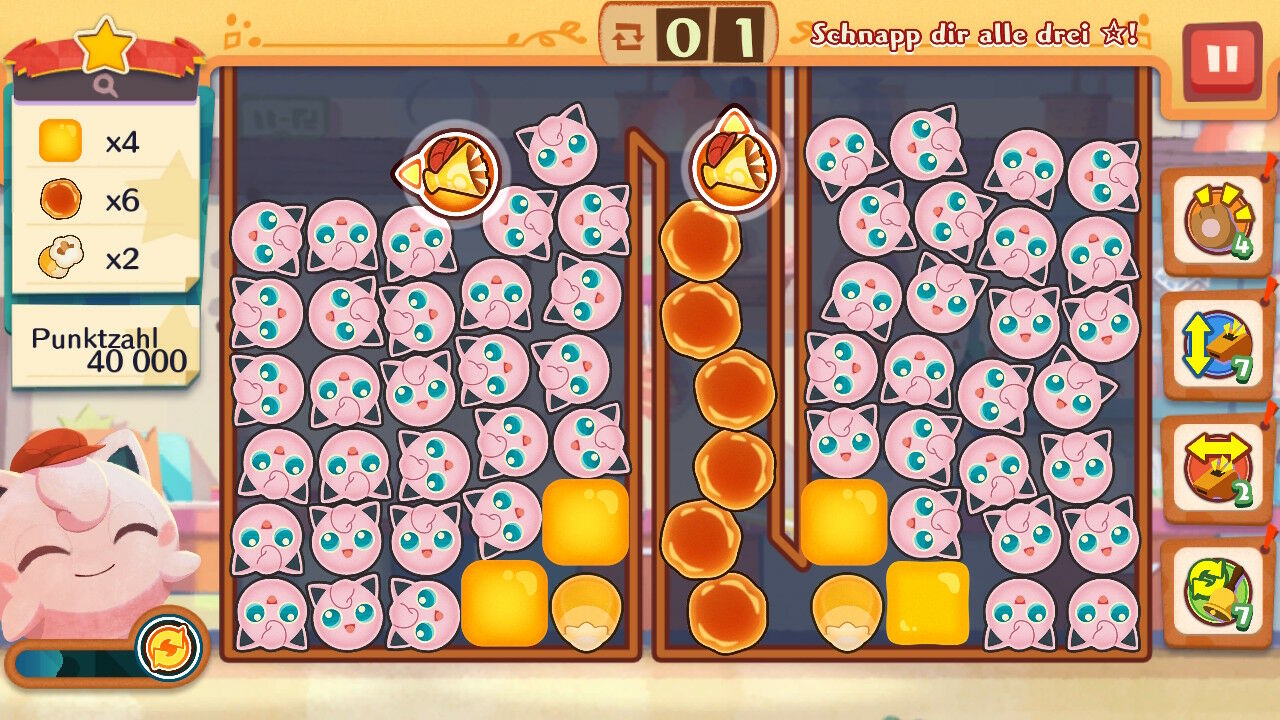Open order details with the magnifying glass
The image size is (1280, 720).
point(106,87)
